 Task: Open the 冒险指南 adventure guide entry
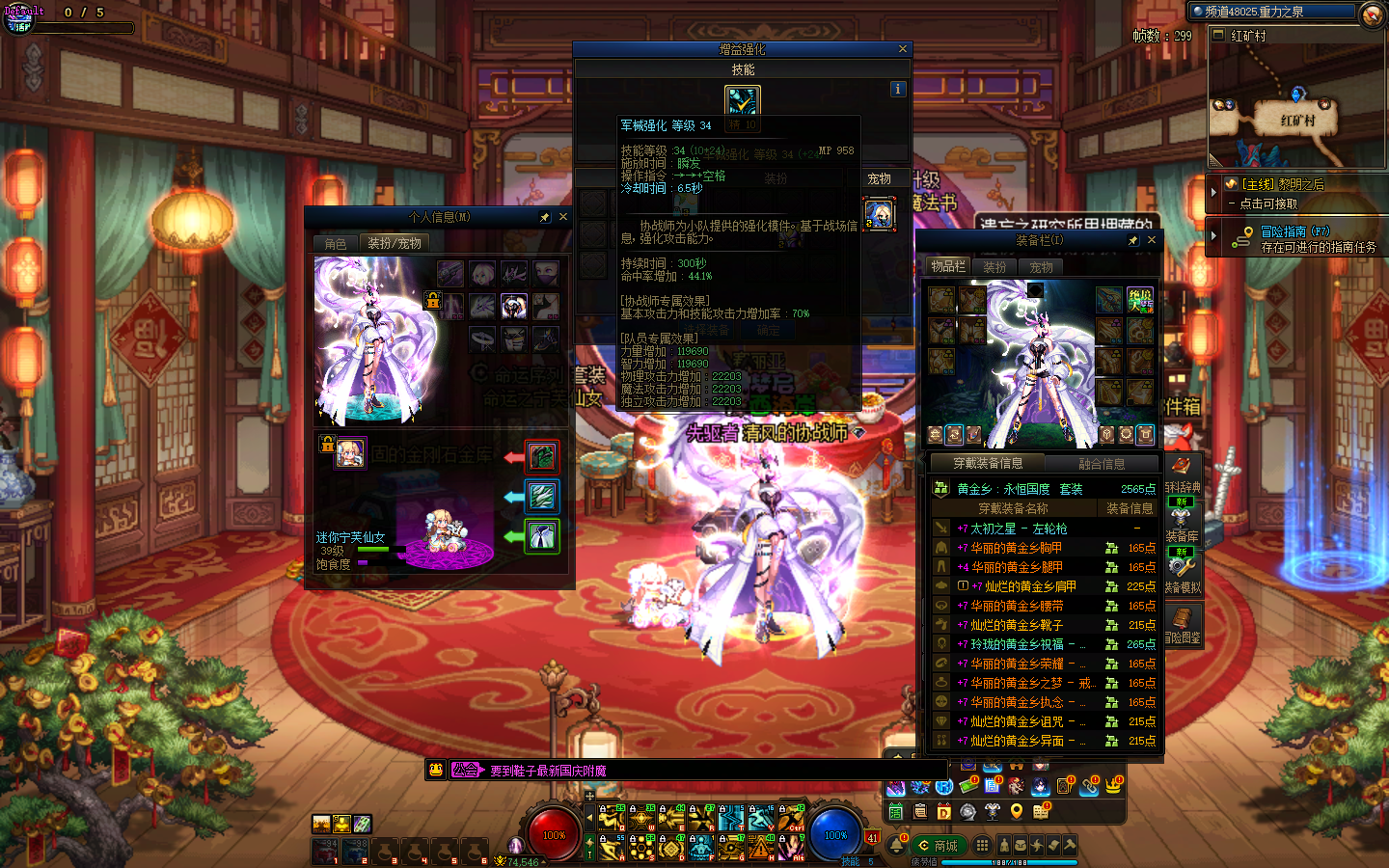coord(1295,238)
